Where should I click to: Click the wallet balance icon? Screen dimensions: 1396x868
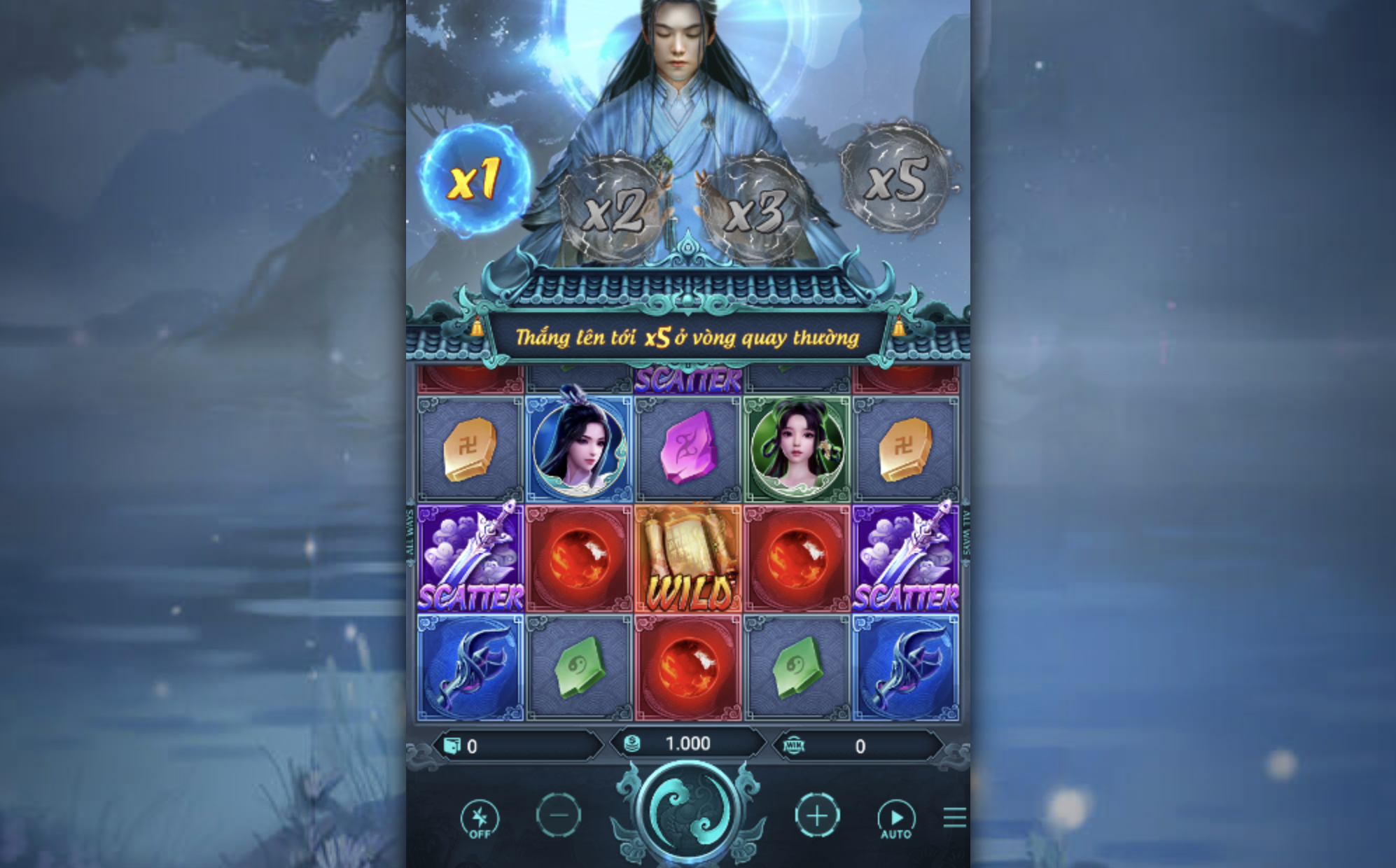[452, 744]
